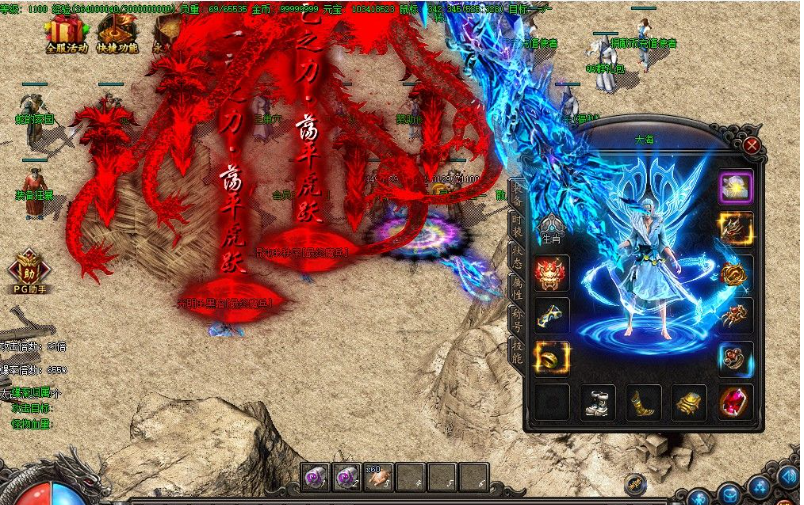804x505 pixels.
Task: Open the 快捷功能 shortcut menu
Action: tap(117, 34)
